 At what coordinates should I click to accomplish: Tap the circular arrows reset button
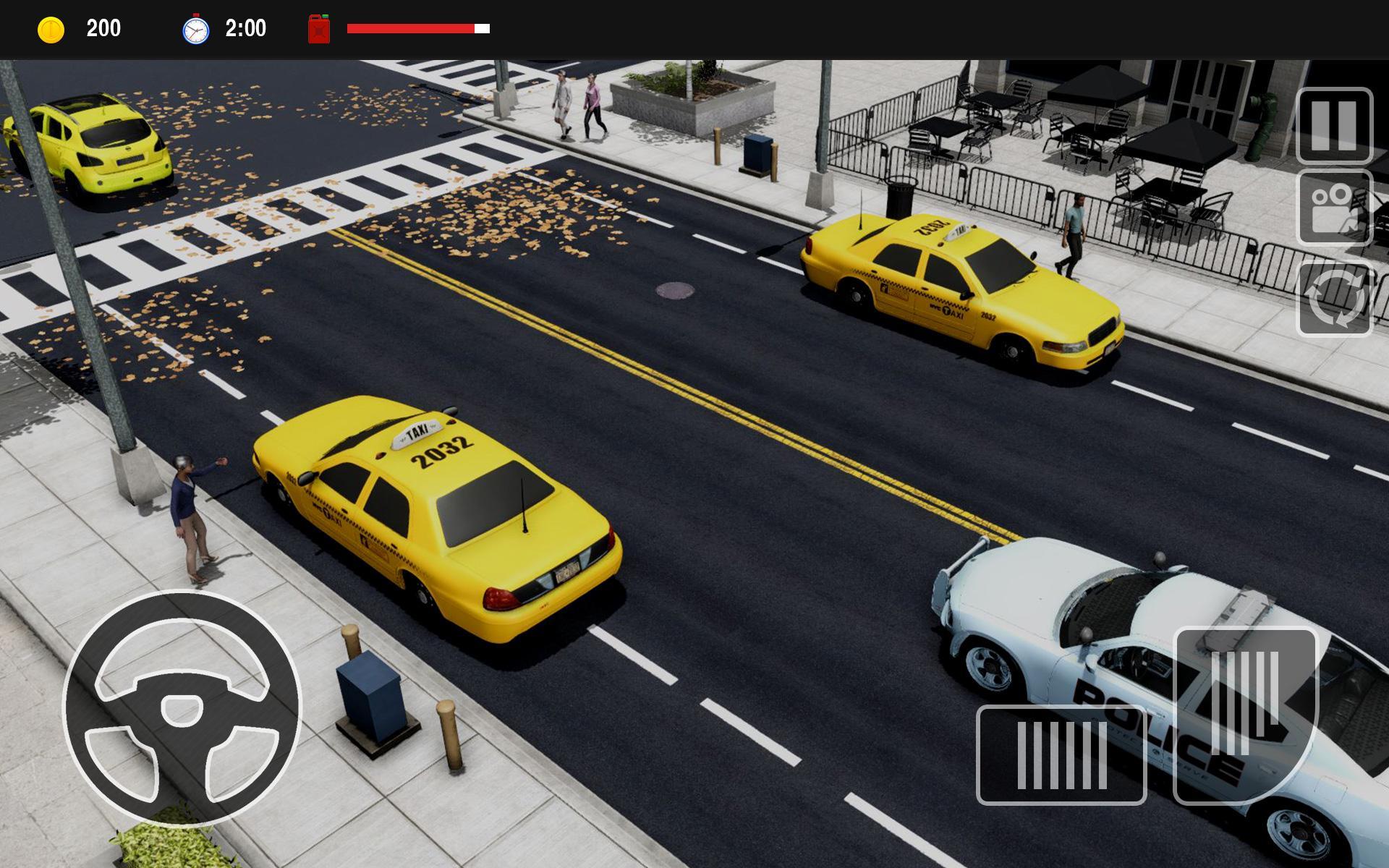1334,299
